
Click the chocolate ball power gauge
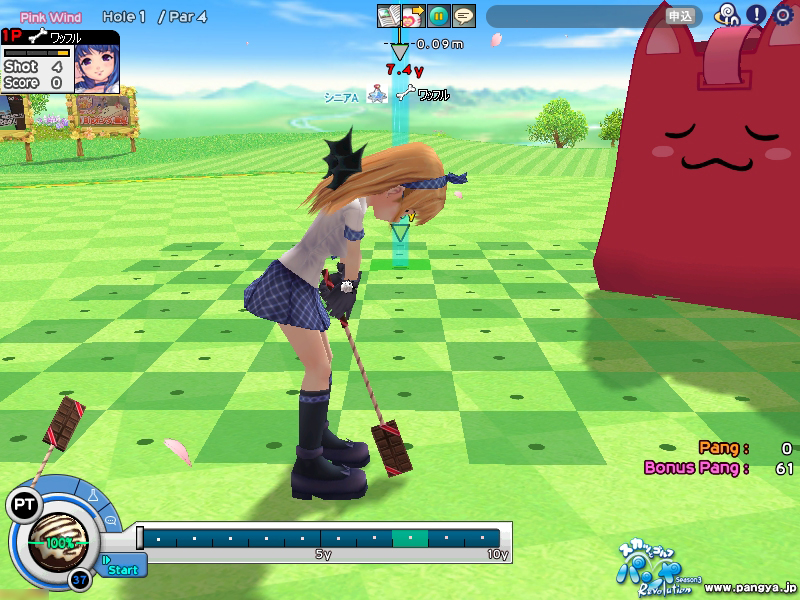(58, 542)
